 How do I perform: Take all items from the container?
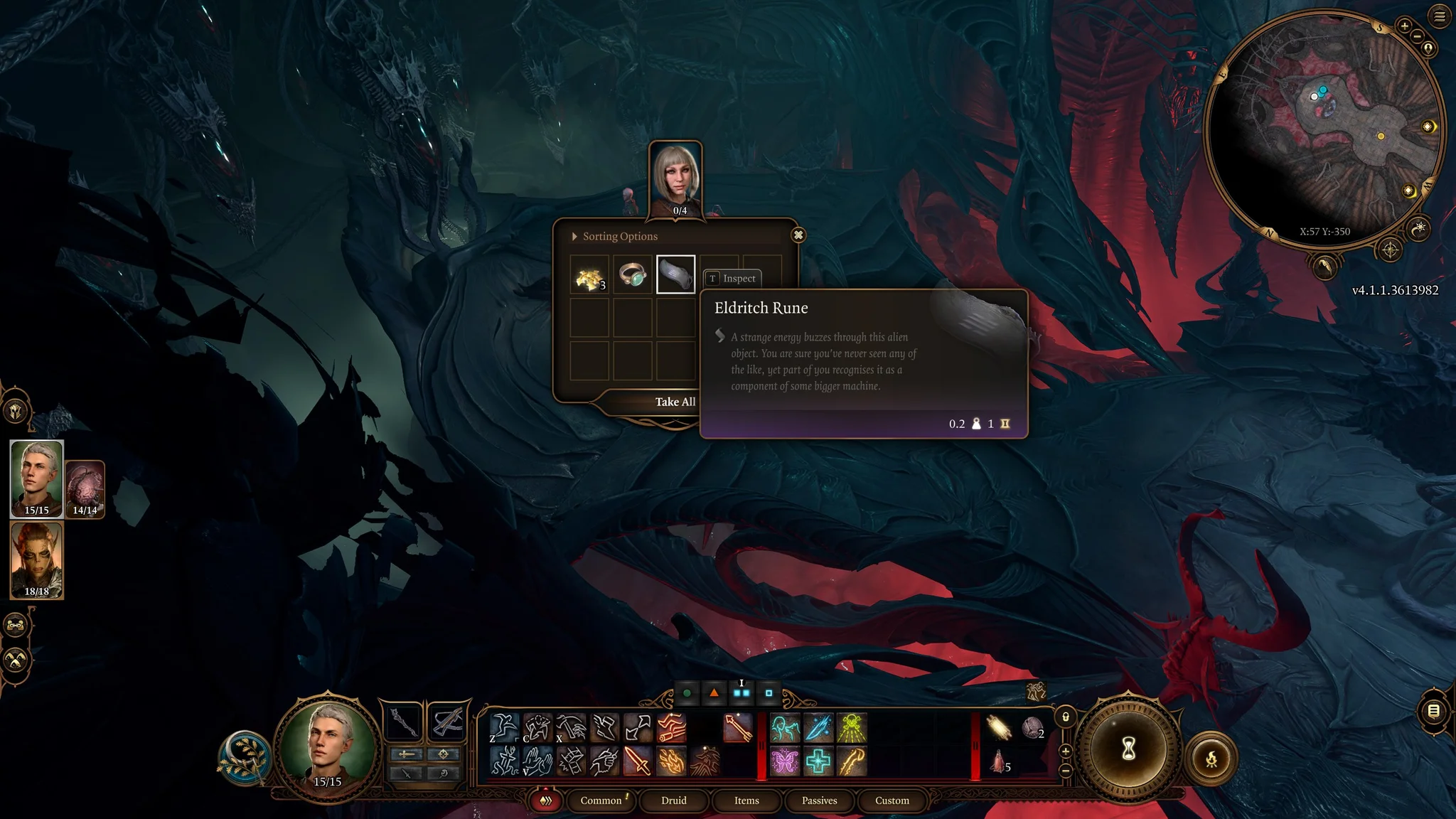[x=675, y=402]
